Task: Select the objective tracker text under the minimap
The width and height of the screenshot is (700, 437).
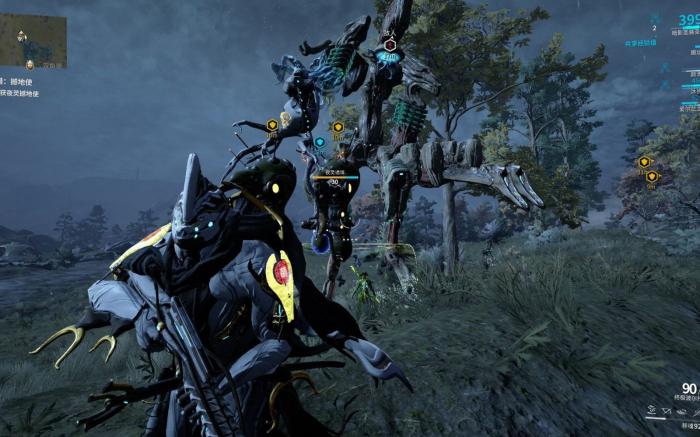Action: pyautogui.click(x=20, y=87)
